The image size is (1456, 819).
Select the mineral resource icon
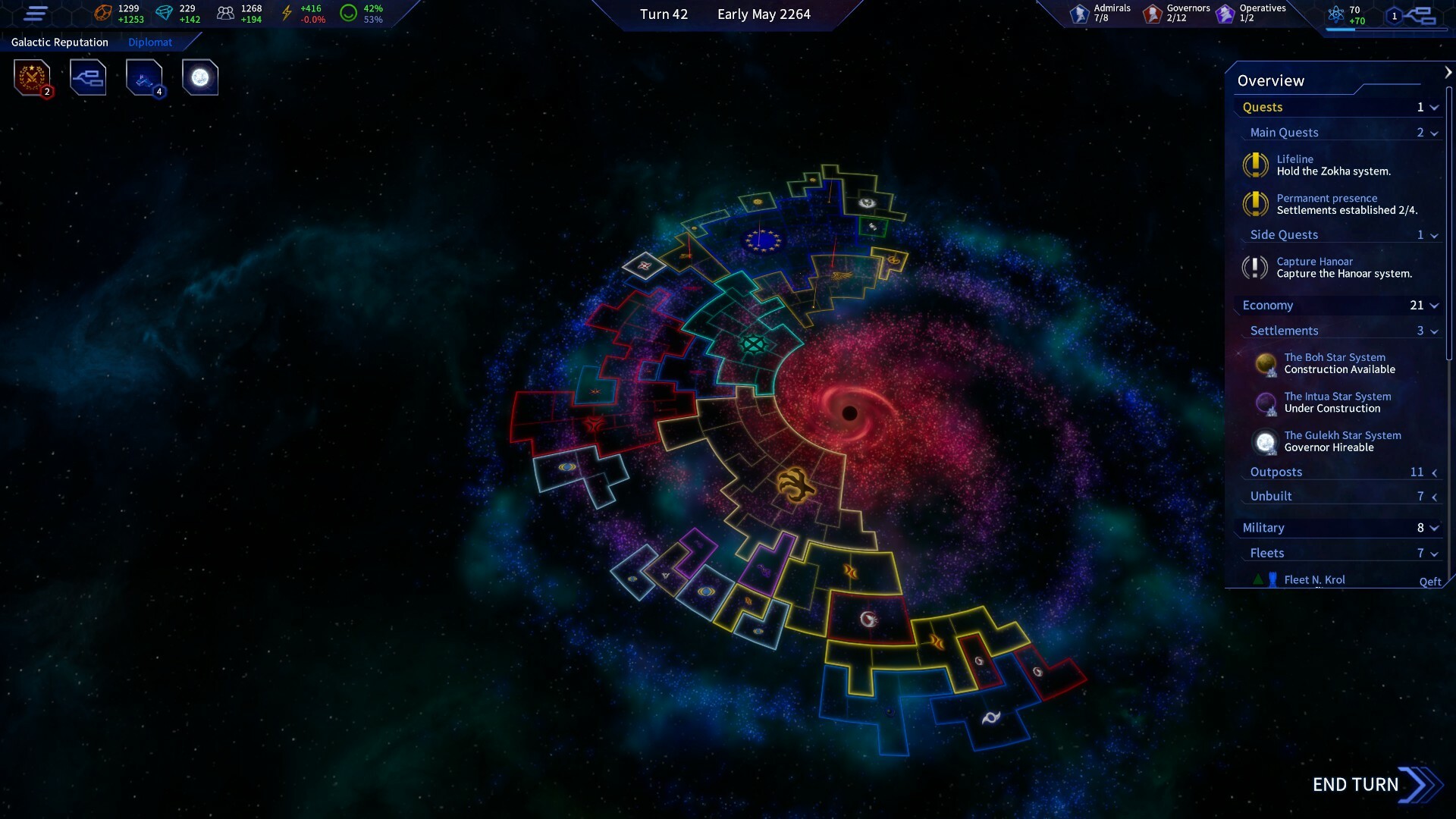[x=102, y=13]
